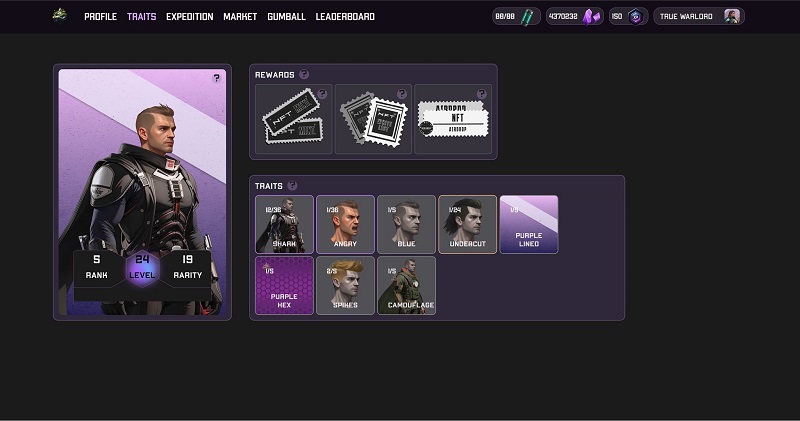
Task: Switch to the Traits tab
Action: [141, 17]
